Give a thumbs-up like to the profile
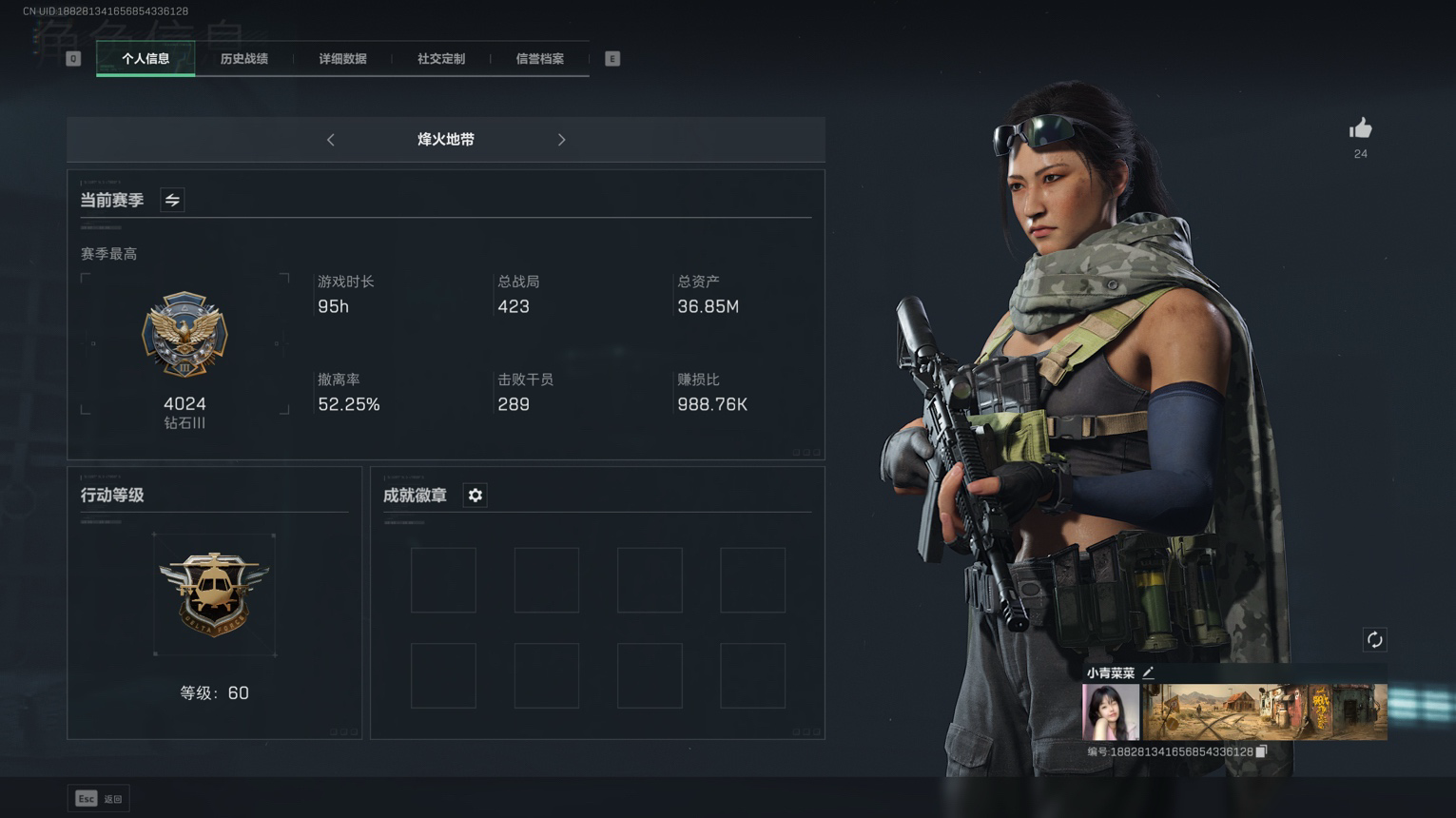This screenshot has width=1456, height=818. (1360, 129)
